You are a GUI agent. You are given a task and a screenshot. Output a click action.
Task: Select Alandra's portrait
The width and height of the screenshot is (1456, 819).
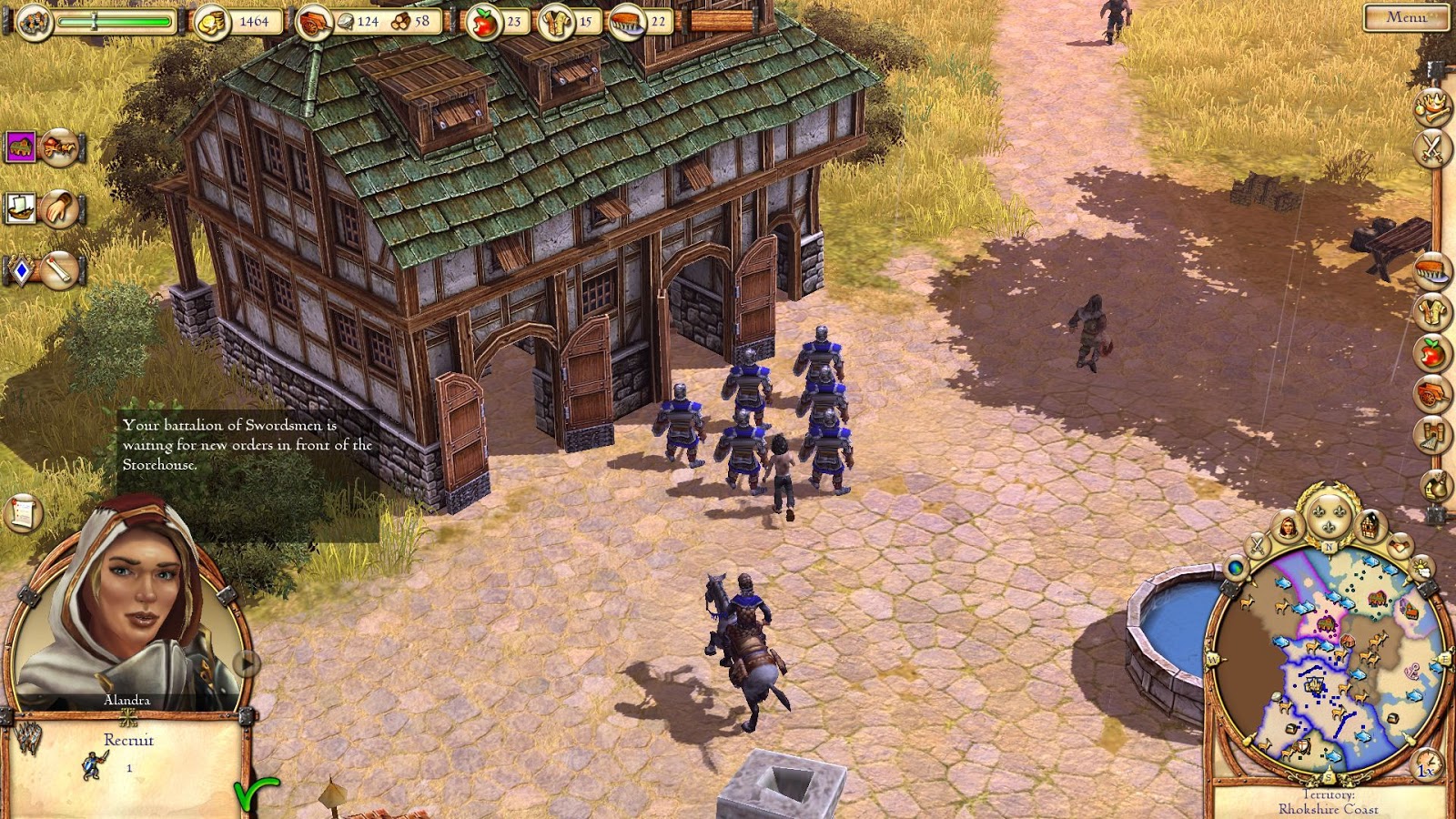[x=136, y=605]
